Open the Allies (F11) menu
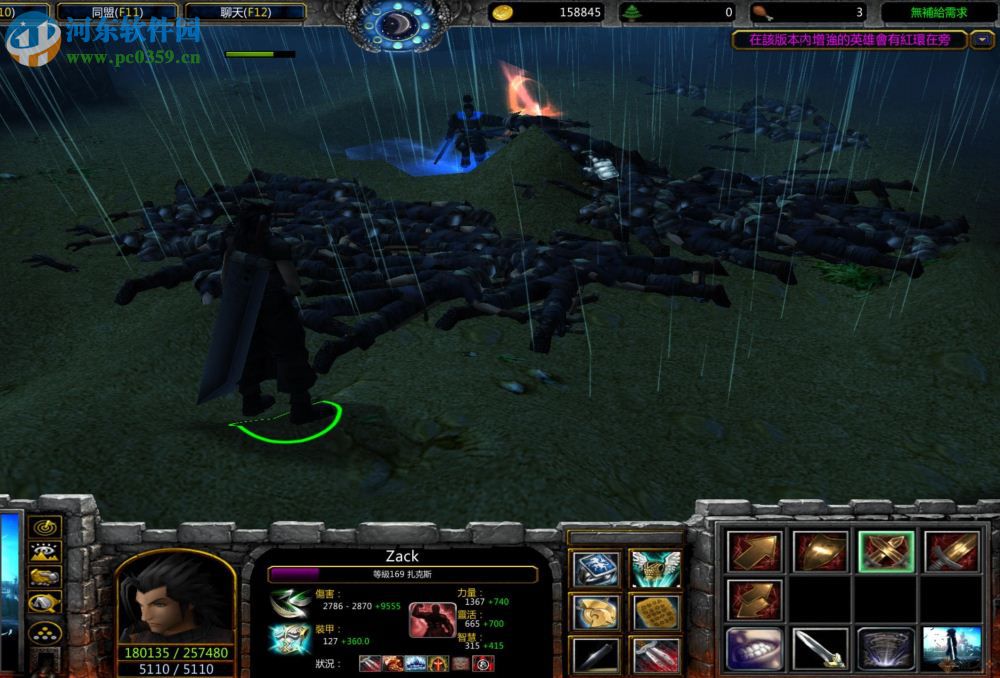This screenshot has height=678, width=1000. [x=117, y=12]
